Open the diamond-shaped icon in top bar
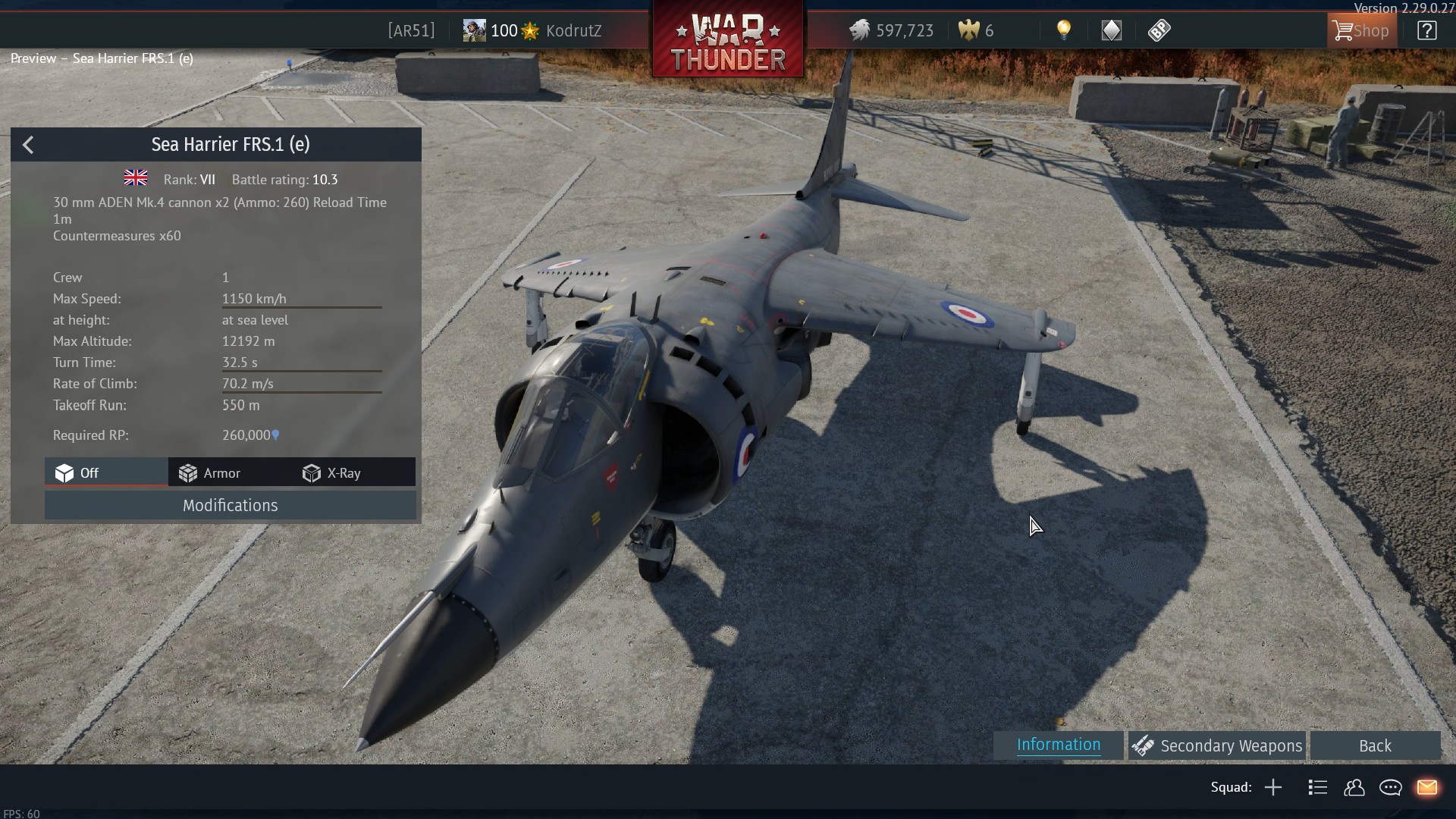The image size is (1456, 819). [x=1111, y=30]
